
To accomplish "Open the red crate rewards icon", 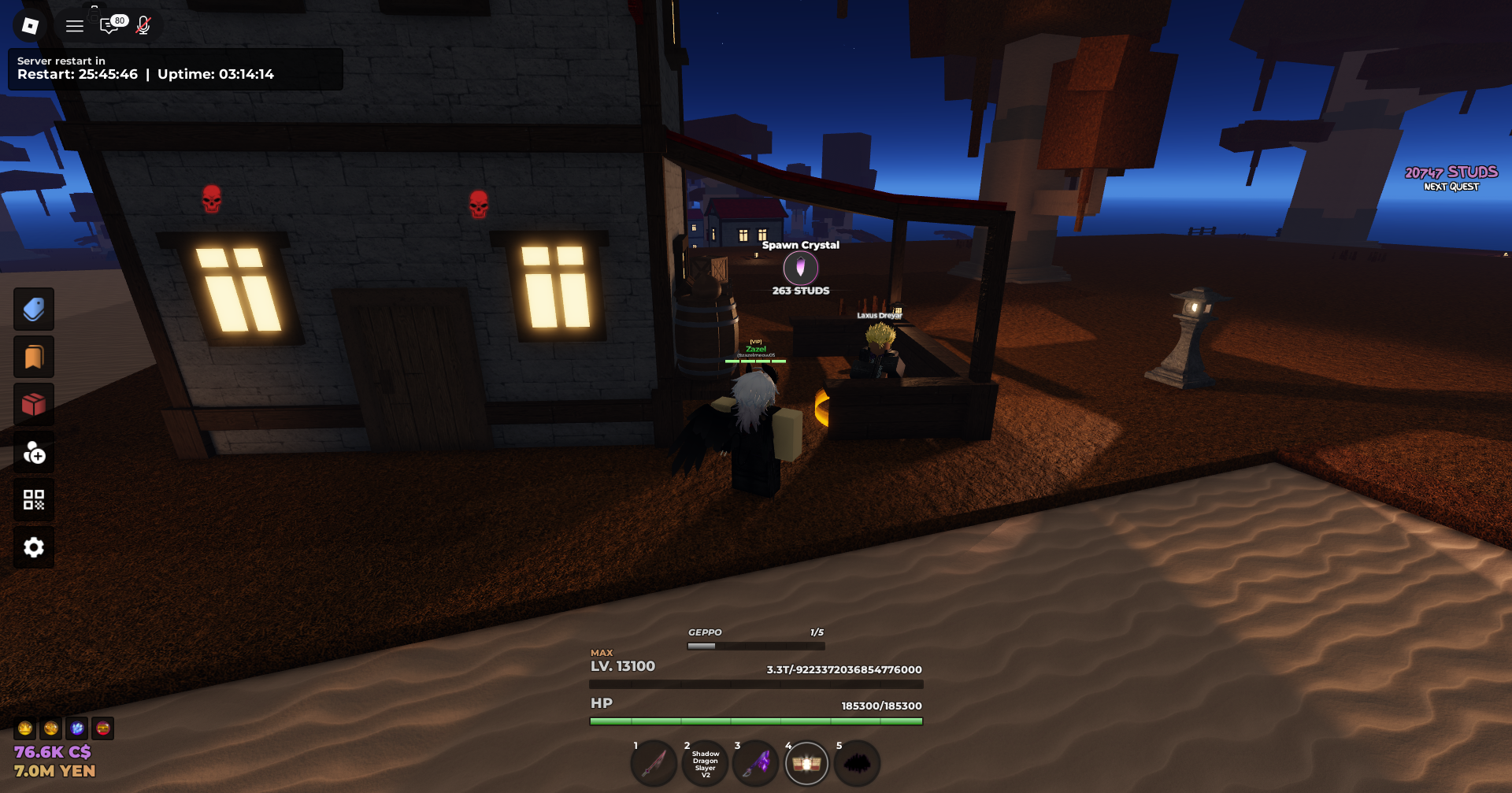I will pos(33,404).
